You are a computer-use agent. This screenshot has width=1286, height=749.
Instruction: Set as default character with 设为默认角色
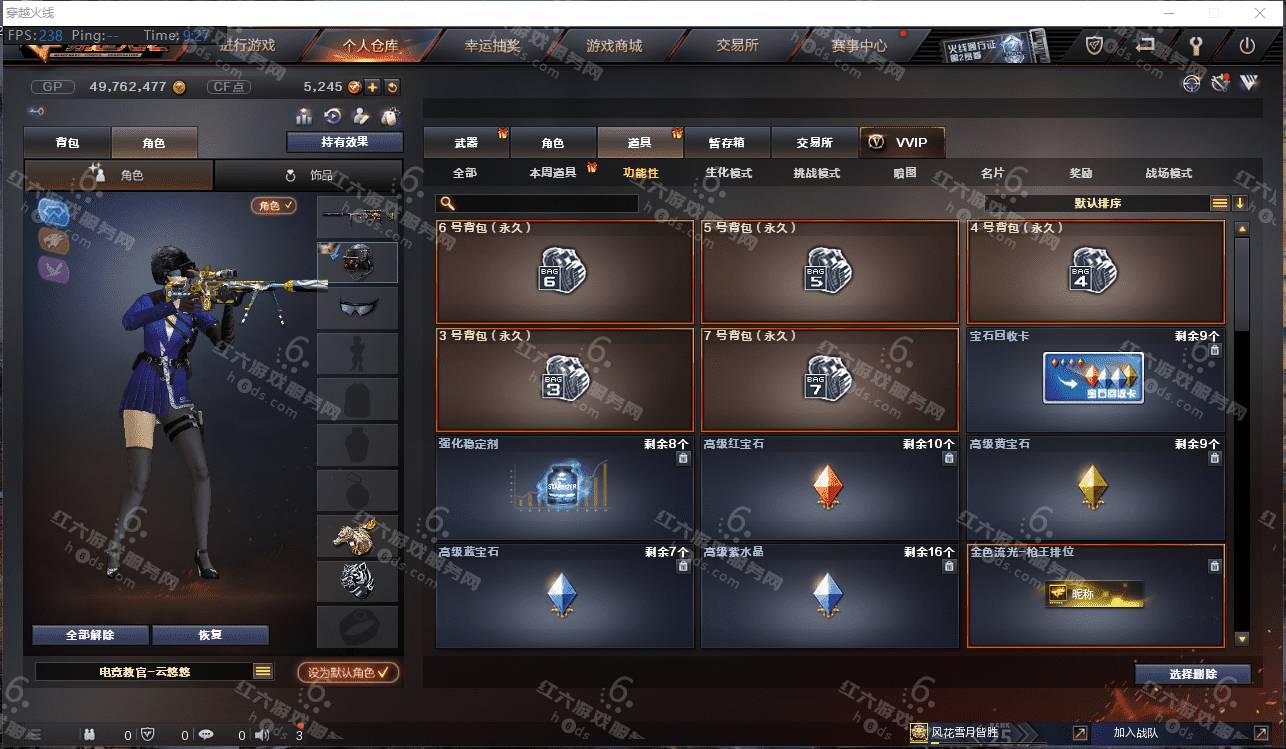348,673
